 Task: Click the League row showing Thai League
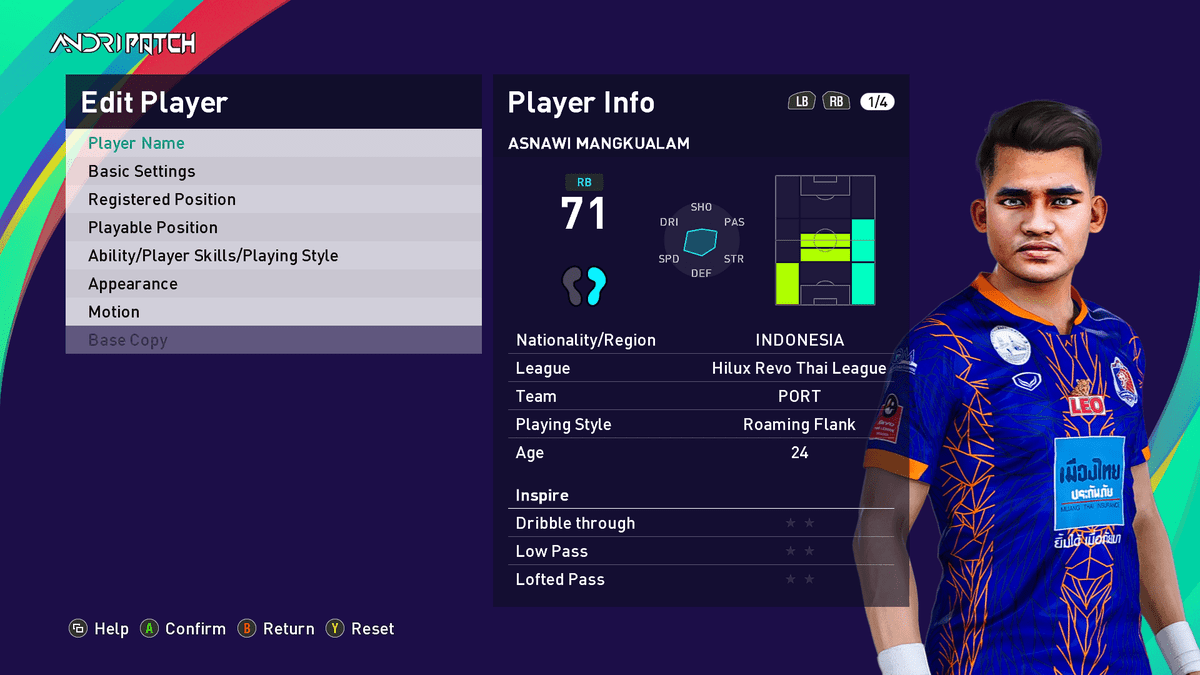(700, 368)
